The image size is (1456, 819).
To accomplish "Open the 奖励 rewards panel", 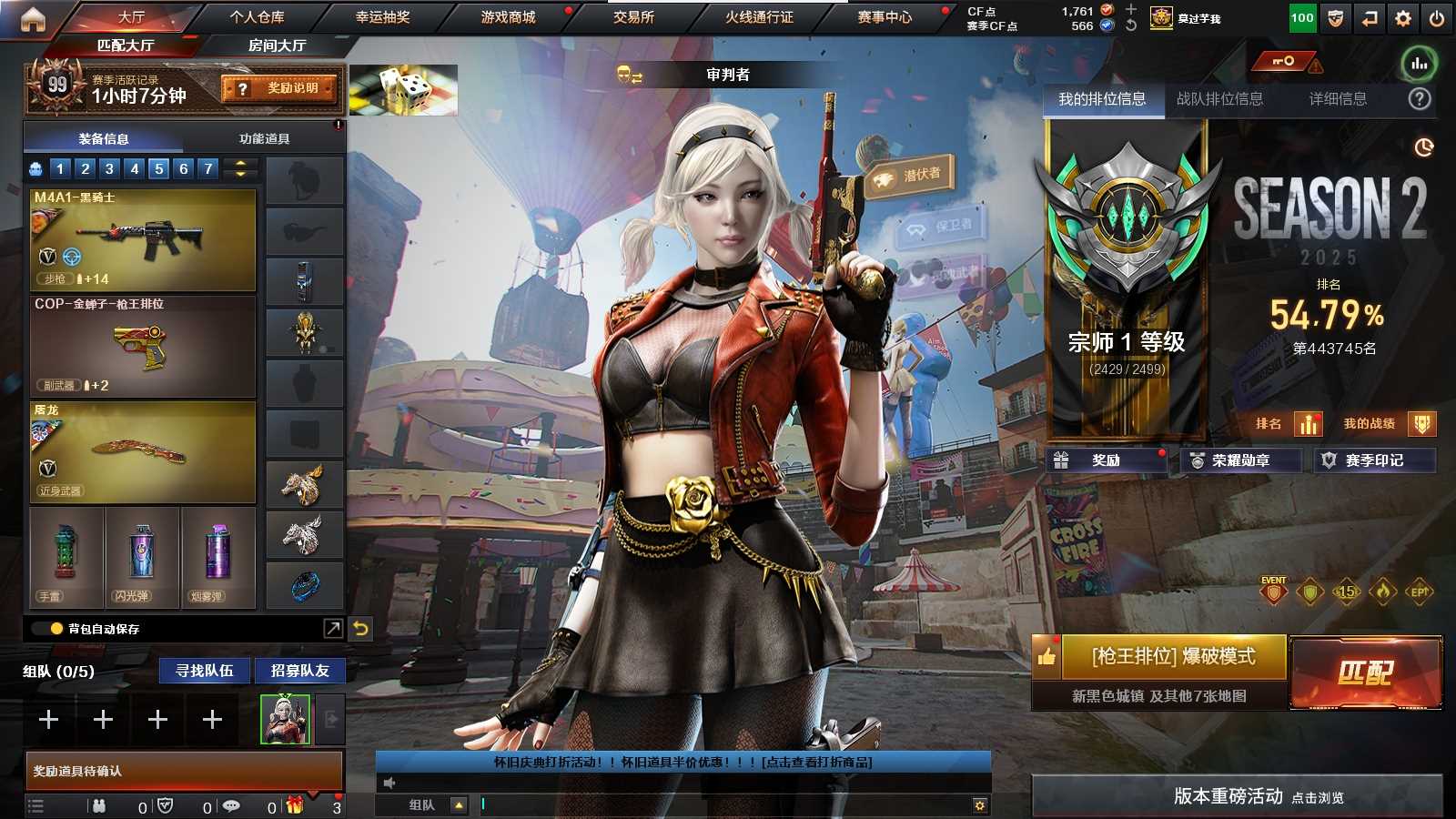I will pyautogui.click(x=1106, y=460).
